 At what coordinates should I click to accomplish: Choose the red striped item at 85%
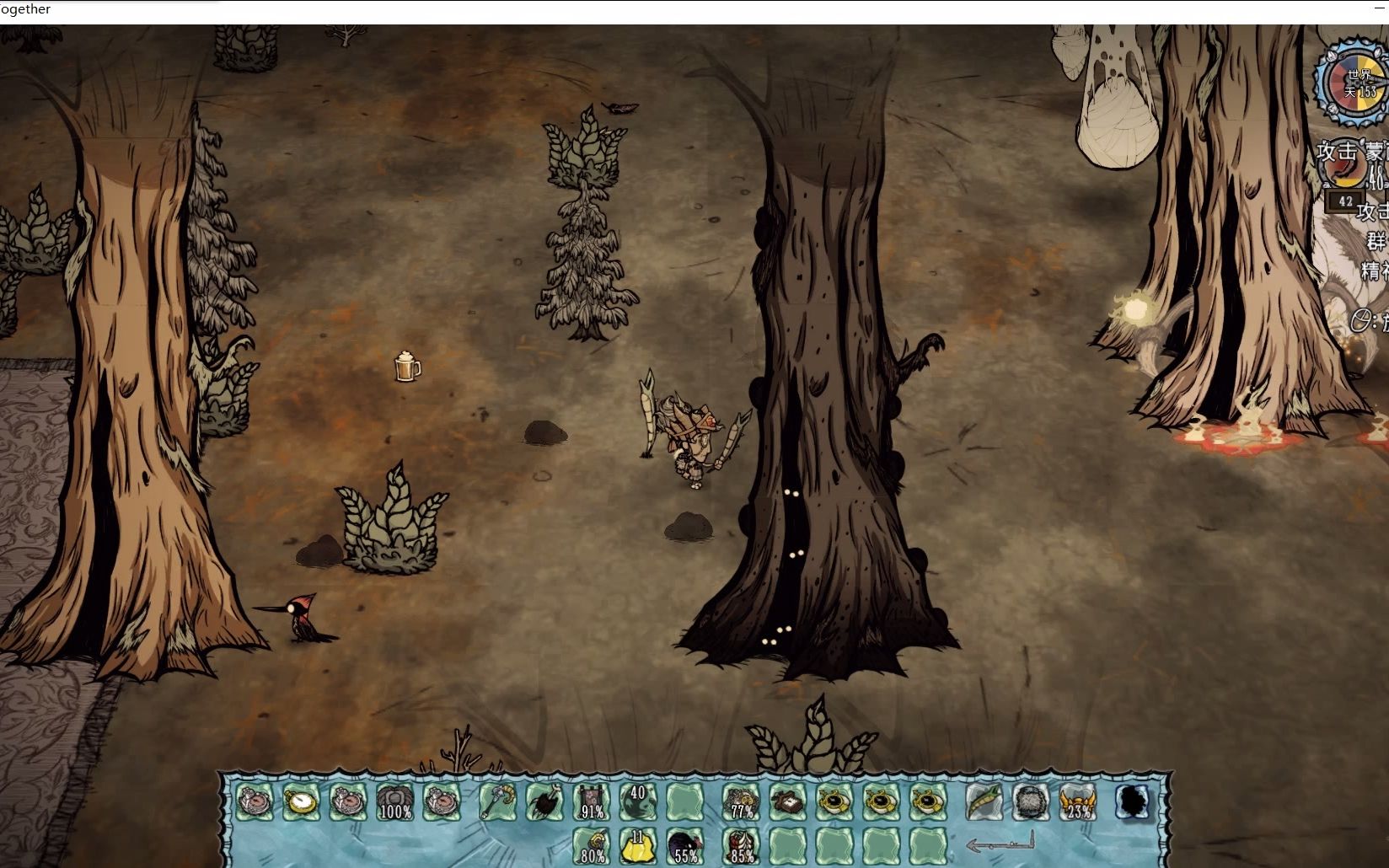point(741,846)
